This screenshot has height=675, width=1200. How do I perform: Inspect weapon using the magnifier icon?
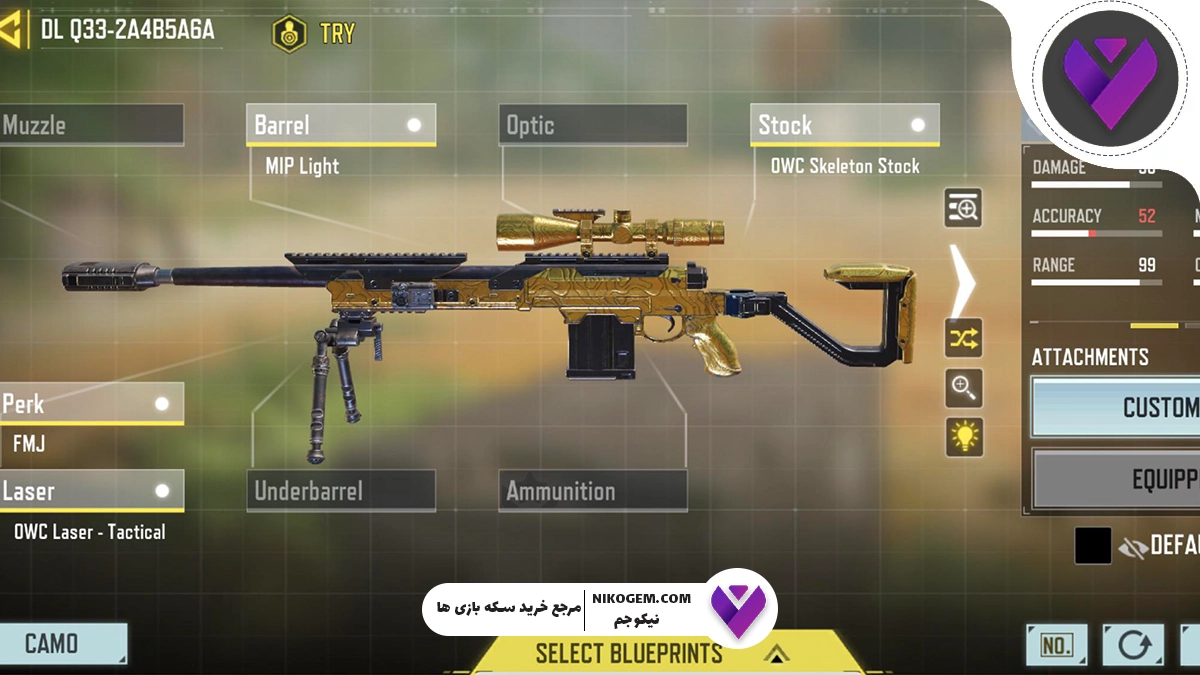(964, 388)
